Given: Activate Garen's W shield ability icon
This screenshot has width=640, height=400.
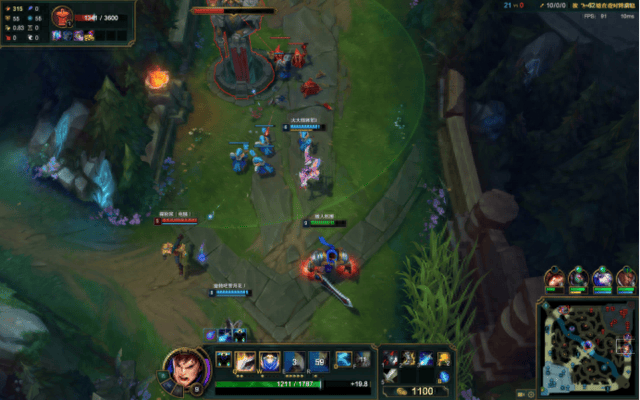Looking at the screenshot, I should point(269,361).
